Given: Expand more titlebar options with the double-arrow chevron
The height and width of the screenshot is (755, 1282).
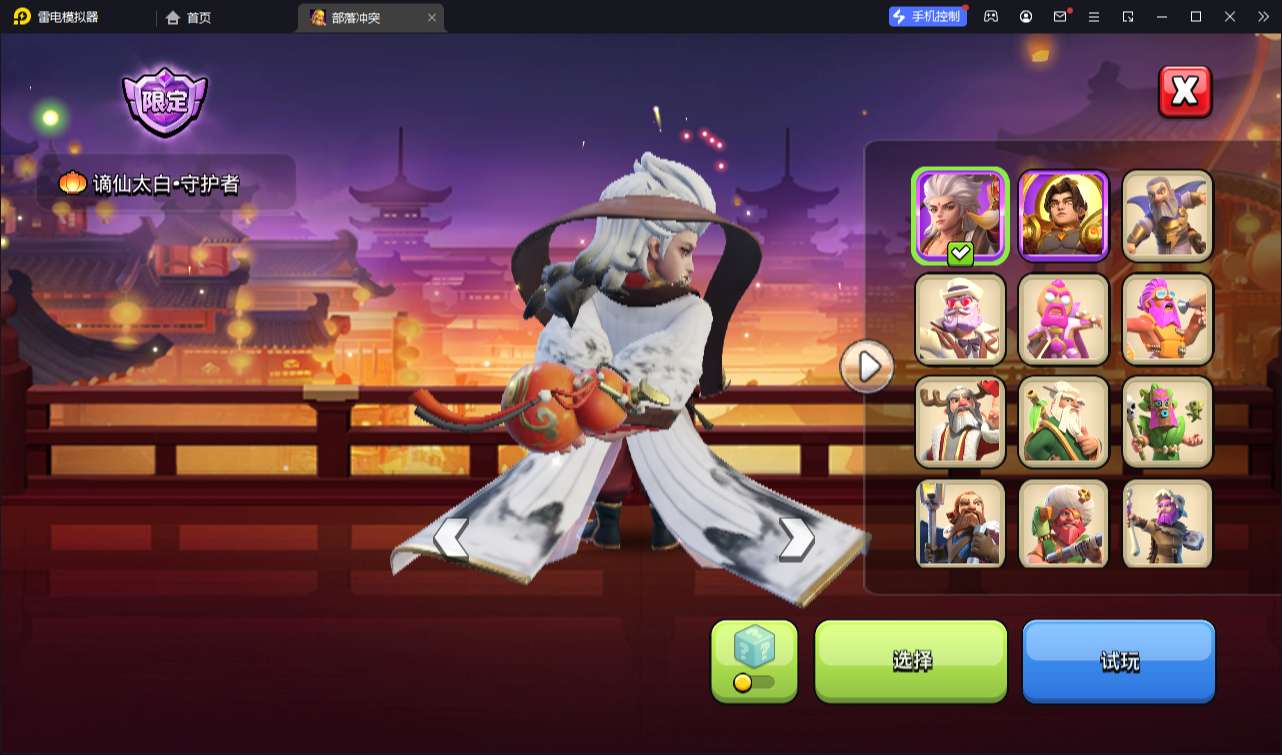Looking at the screenshot, I should [1262, 17].
